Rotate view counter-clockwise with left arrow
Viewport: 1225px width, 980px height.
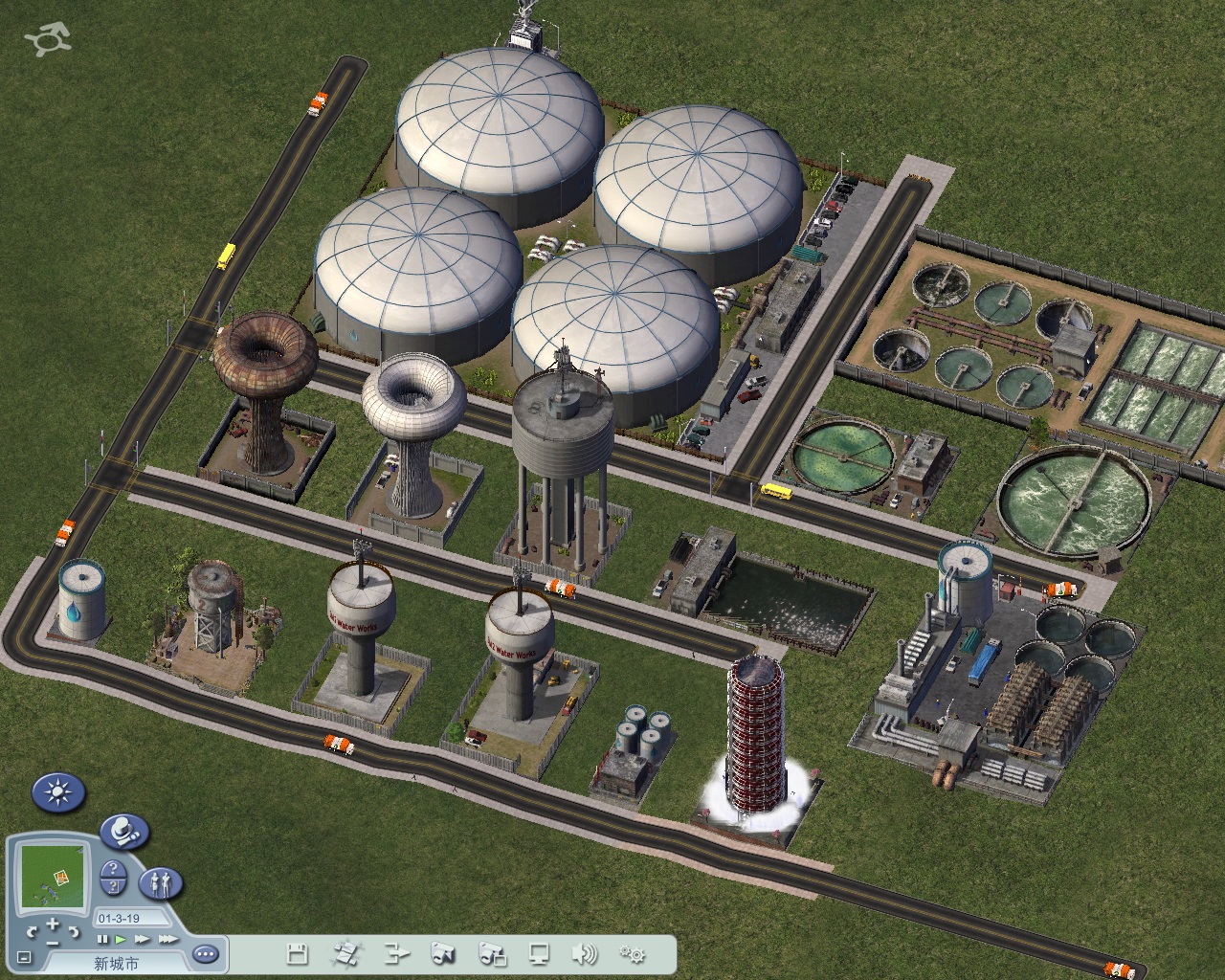pyautogui.click(x=32, y=931)
